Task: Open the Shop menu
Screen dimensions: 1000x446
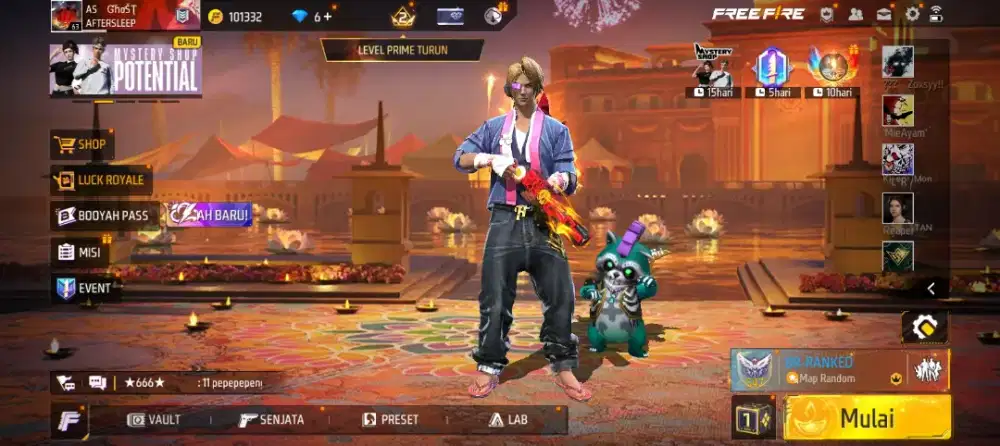Action: point(82,145)
